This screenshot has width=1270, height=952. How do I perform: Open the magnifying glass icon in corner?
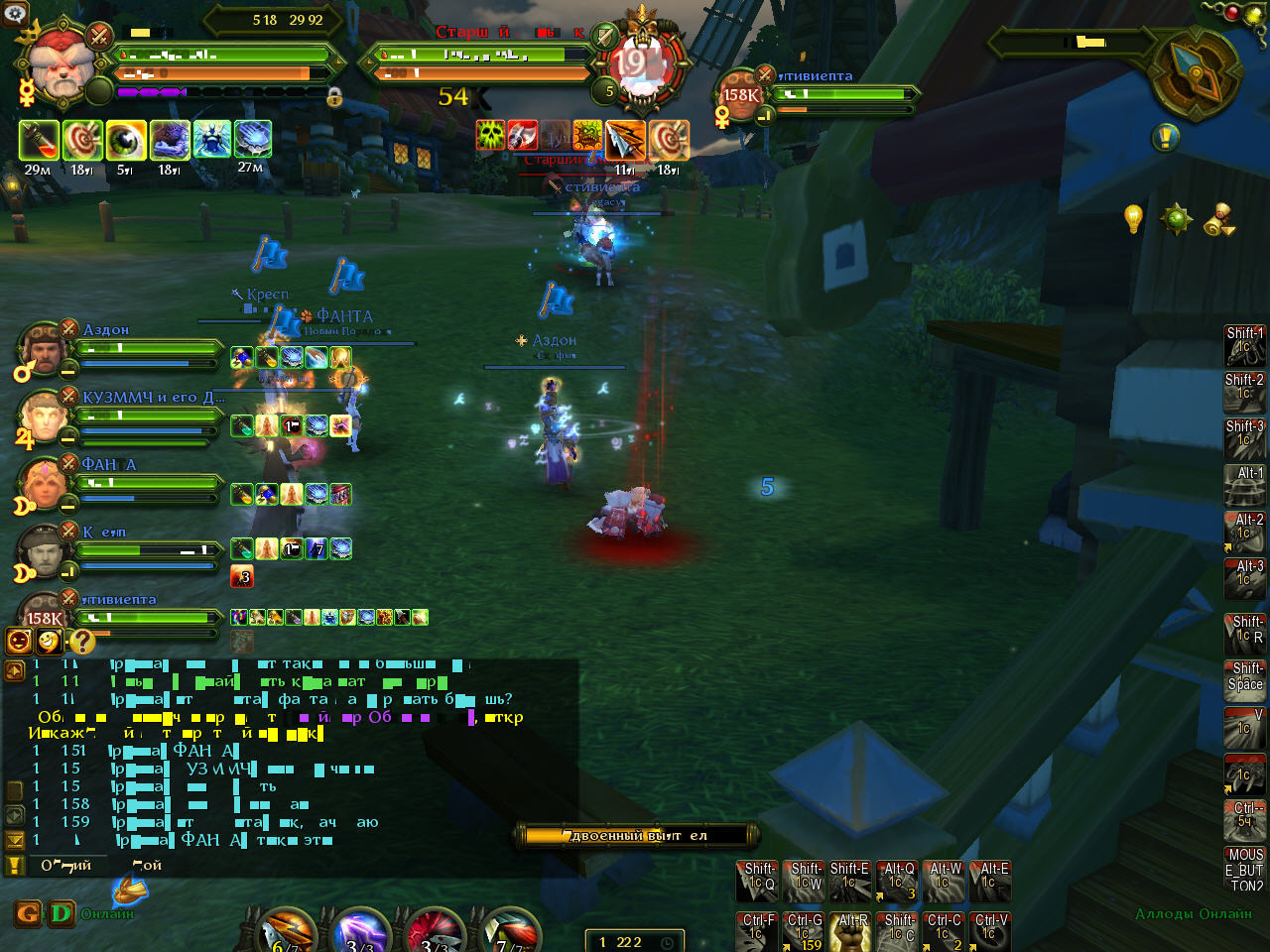[x=14, y=12]
